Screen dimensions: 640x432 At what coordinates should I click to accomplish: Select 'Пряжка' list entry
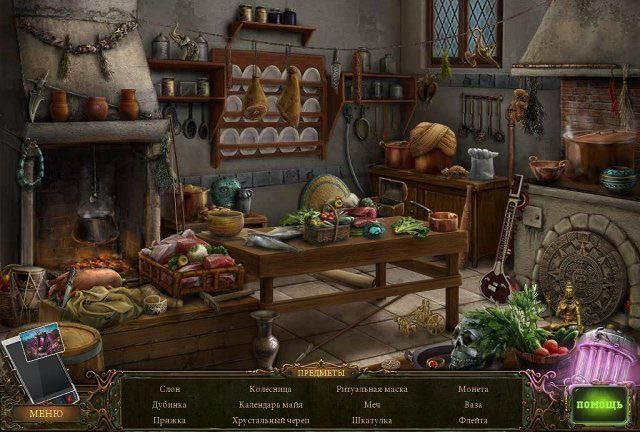(x=170, y=421)
